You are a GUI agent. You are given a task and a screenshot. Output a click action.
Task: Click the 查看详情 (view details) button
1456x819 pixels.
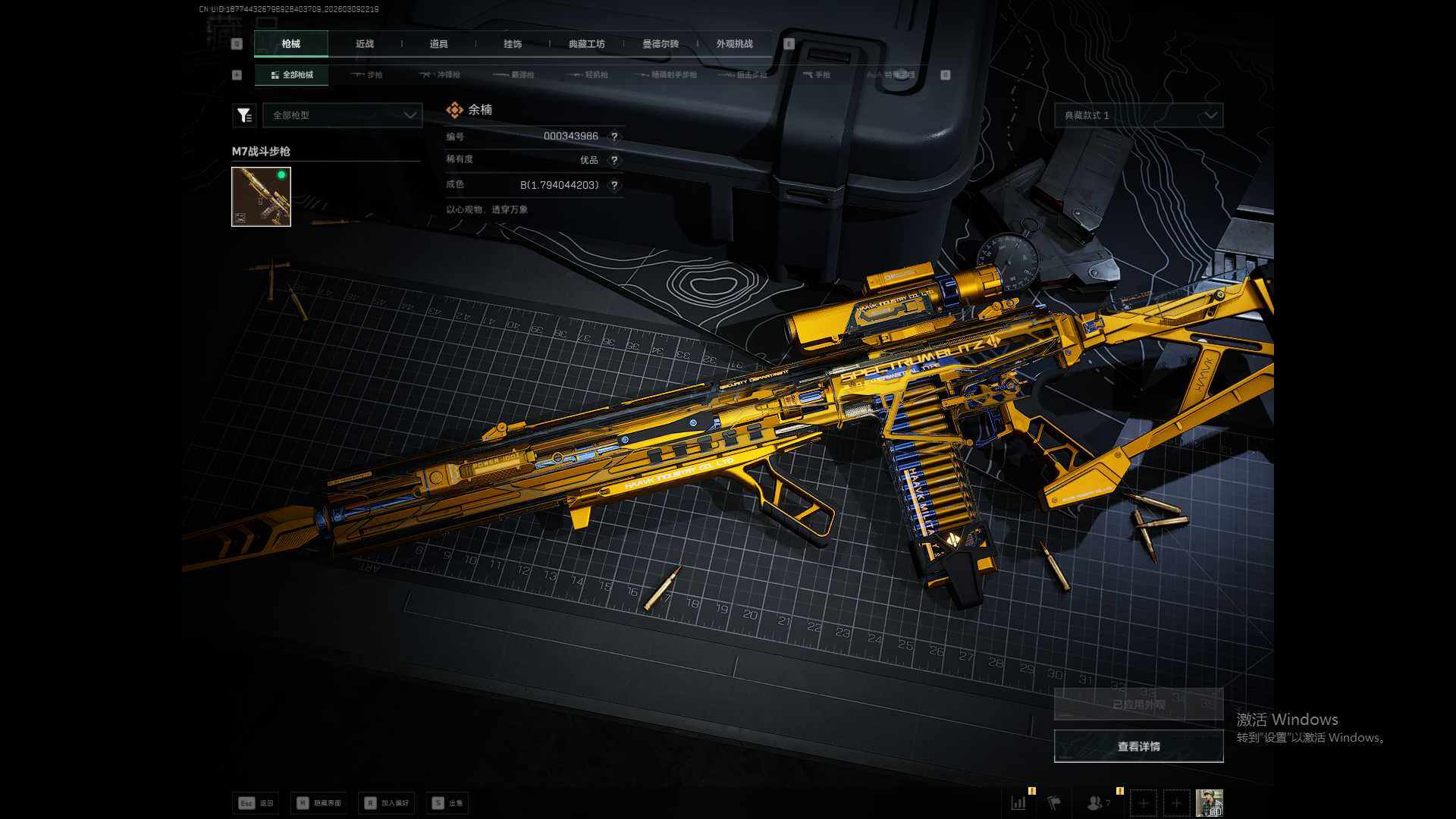[x=1138, y=747]
